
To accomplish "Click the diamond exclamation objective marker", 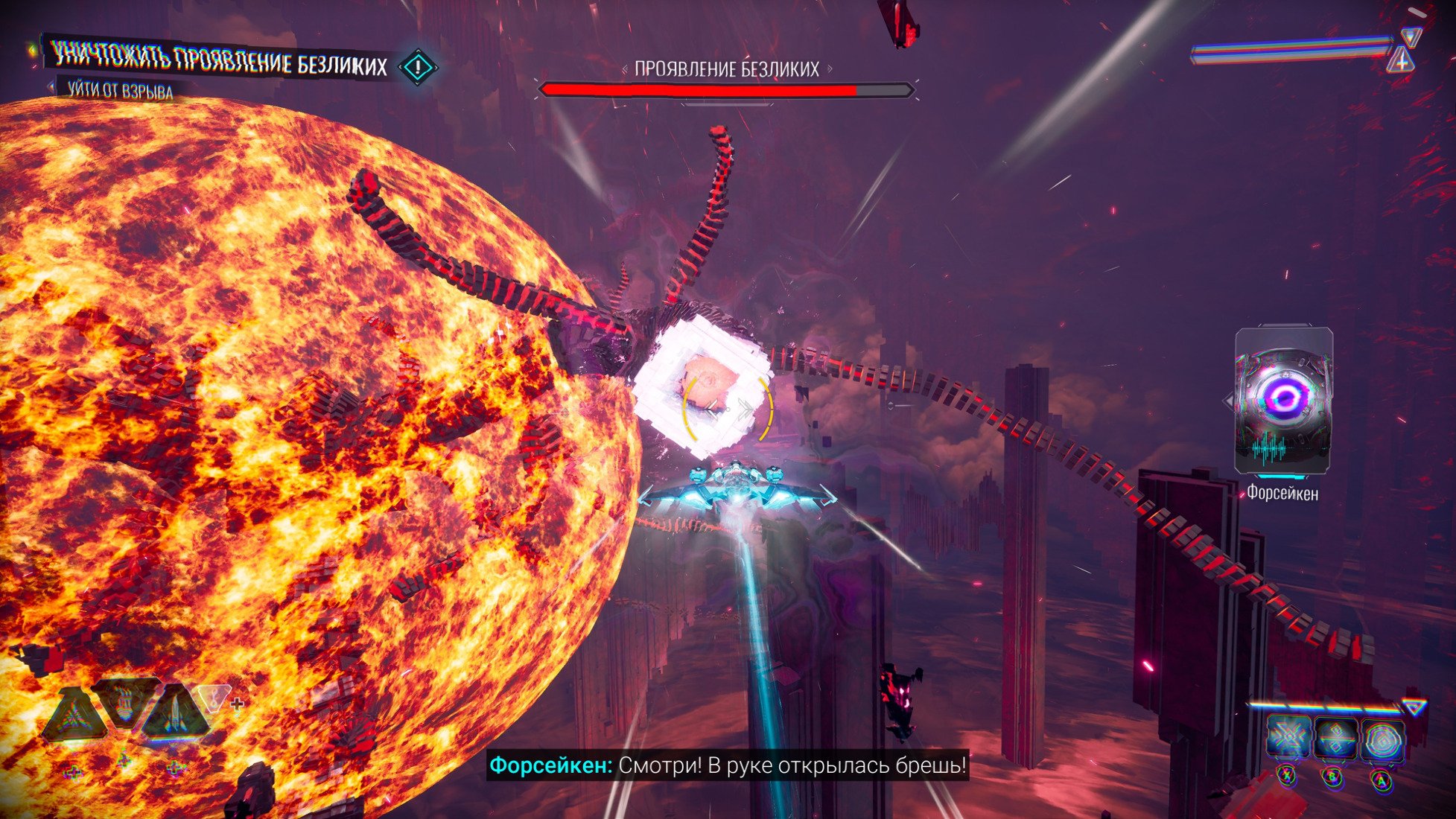I will click(418, 67).
